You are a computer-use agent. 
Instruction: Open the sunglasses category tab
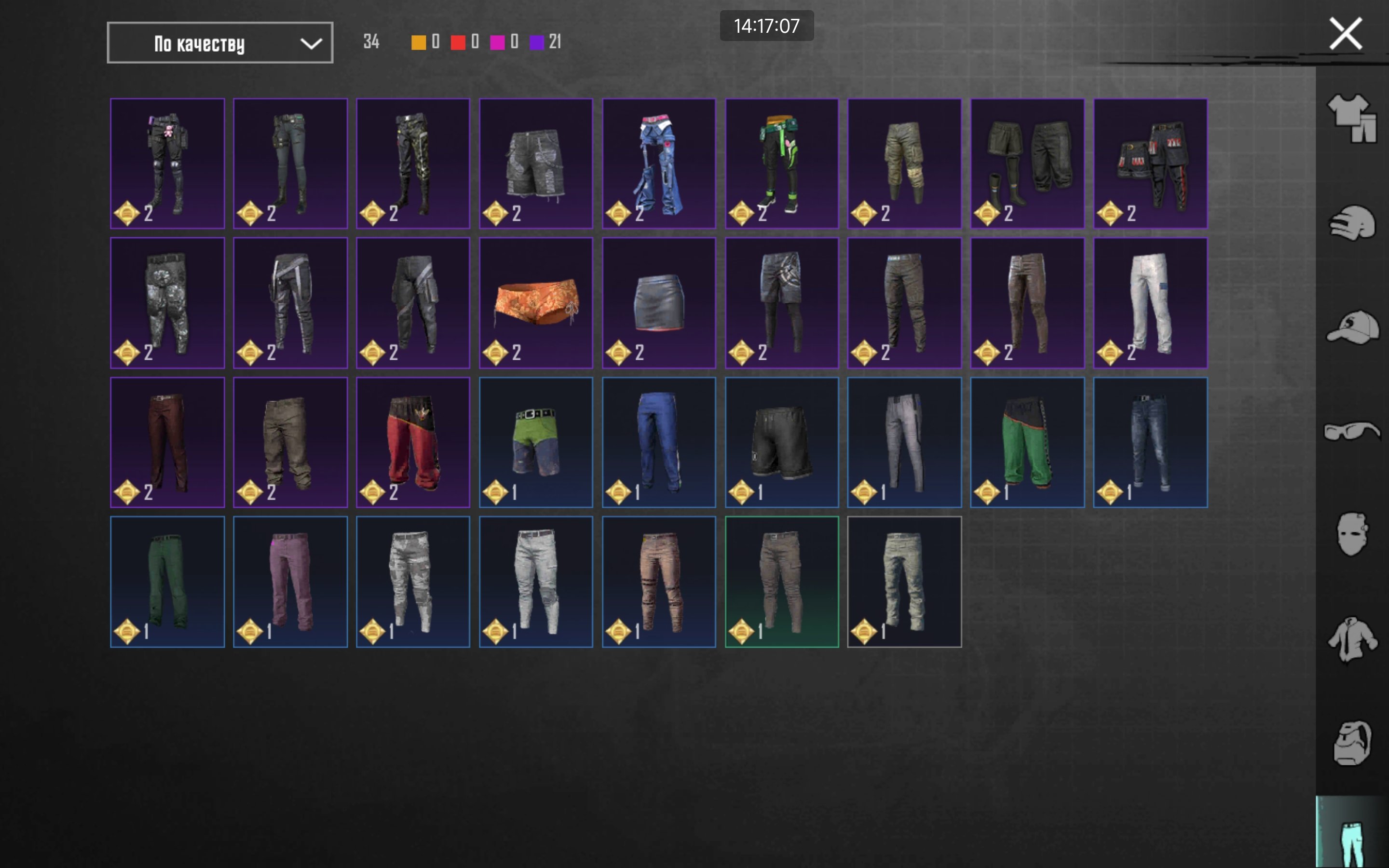pyautogui.click(x=1352, y=431)
